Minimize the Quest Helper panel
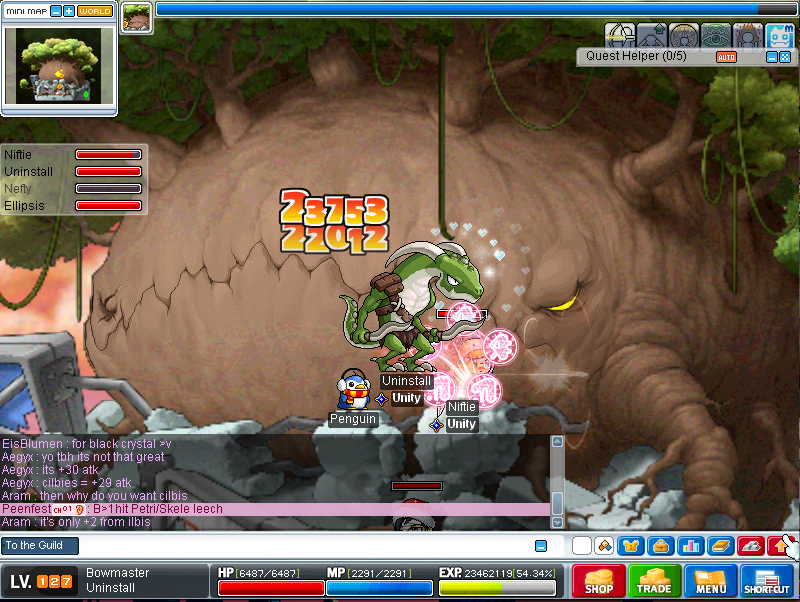This screenshot has height=602, width=800. coord(771,57)
